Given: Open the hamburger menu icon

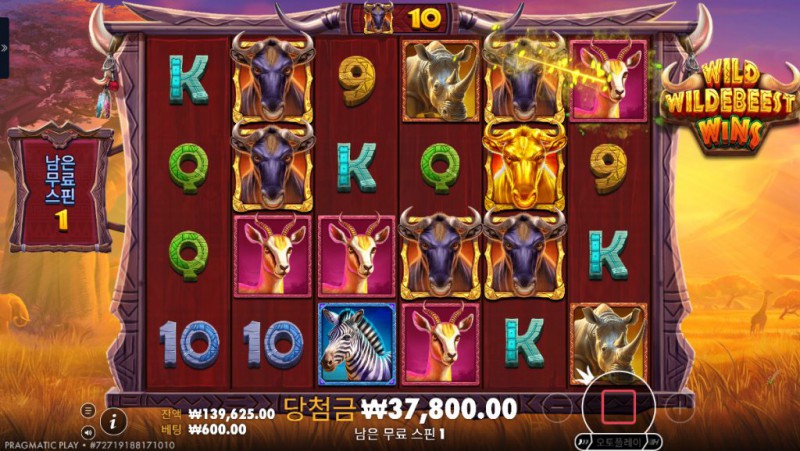Looking at the screenshot, I should [88, 410].
